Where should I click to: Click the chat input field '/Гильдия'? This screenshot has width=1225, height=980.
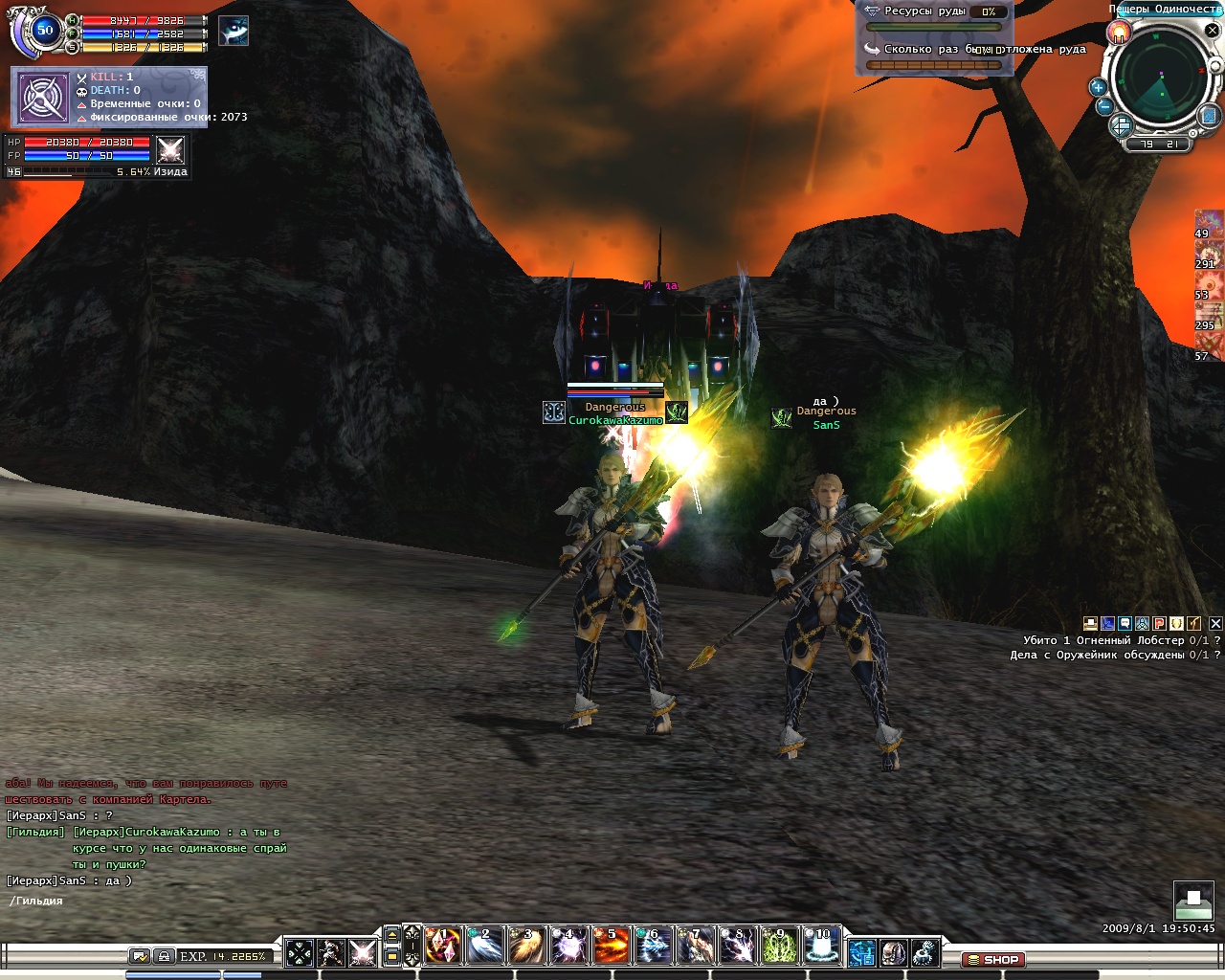tap(144, 901)
